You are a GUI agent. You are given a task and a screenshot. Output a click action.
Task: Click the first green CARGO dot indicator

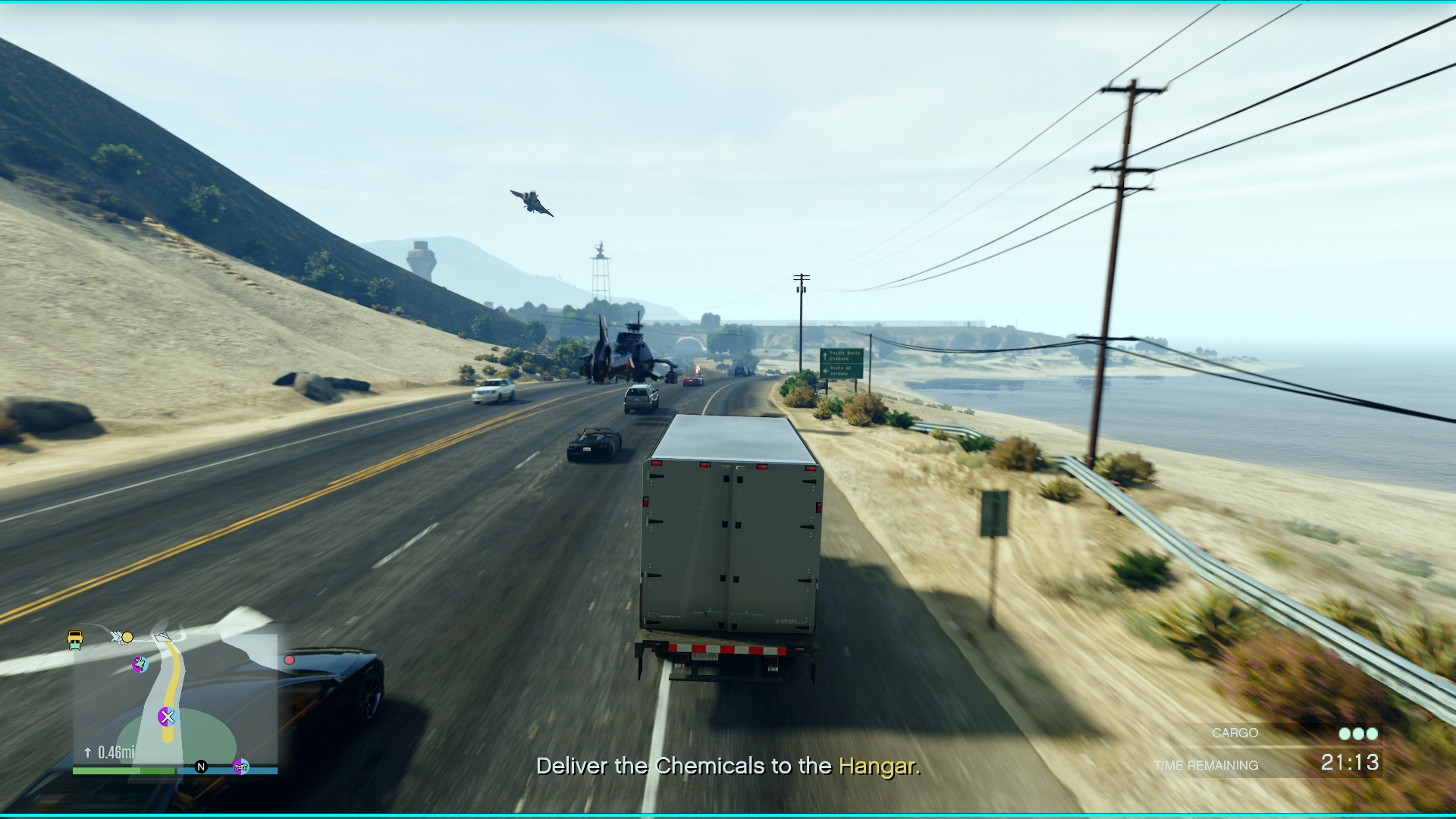pos(1344,733)
